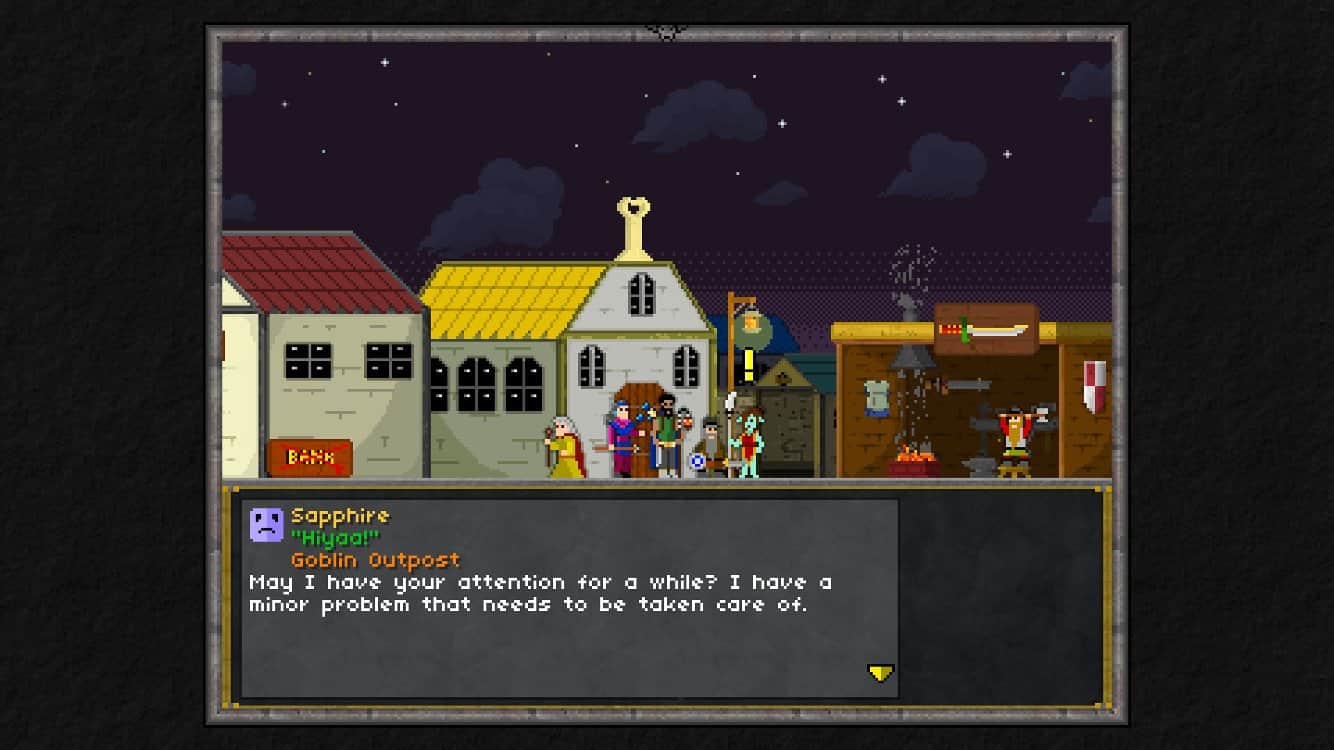
Task: Click the red and white shield on the smithy wall
Action: pos(1093,386)
